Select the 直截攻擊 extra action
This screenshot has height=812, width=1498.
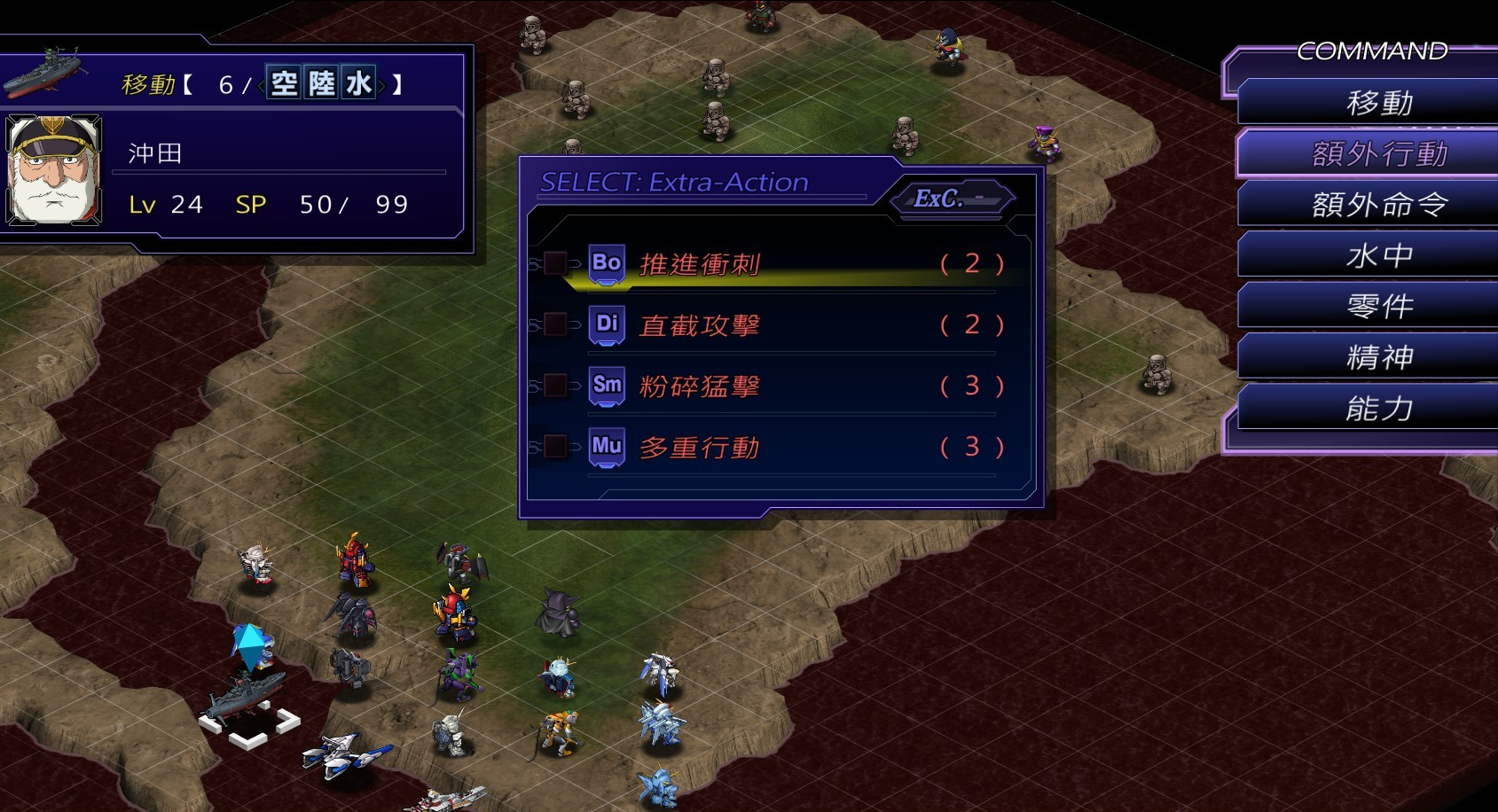[x=701, y=325]
